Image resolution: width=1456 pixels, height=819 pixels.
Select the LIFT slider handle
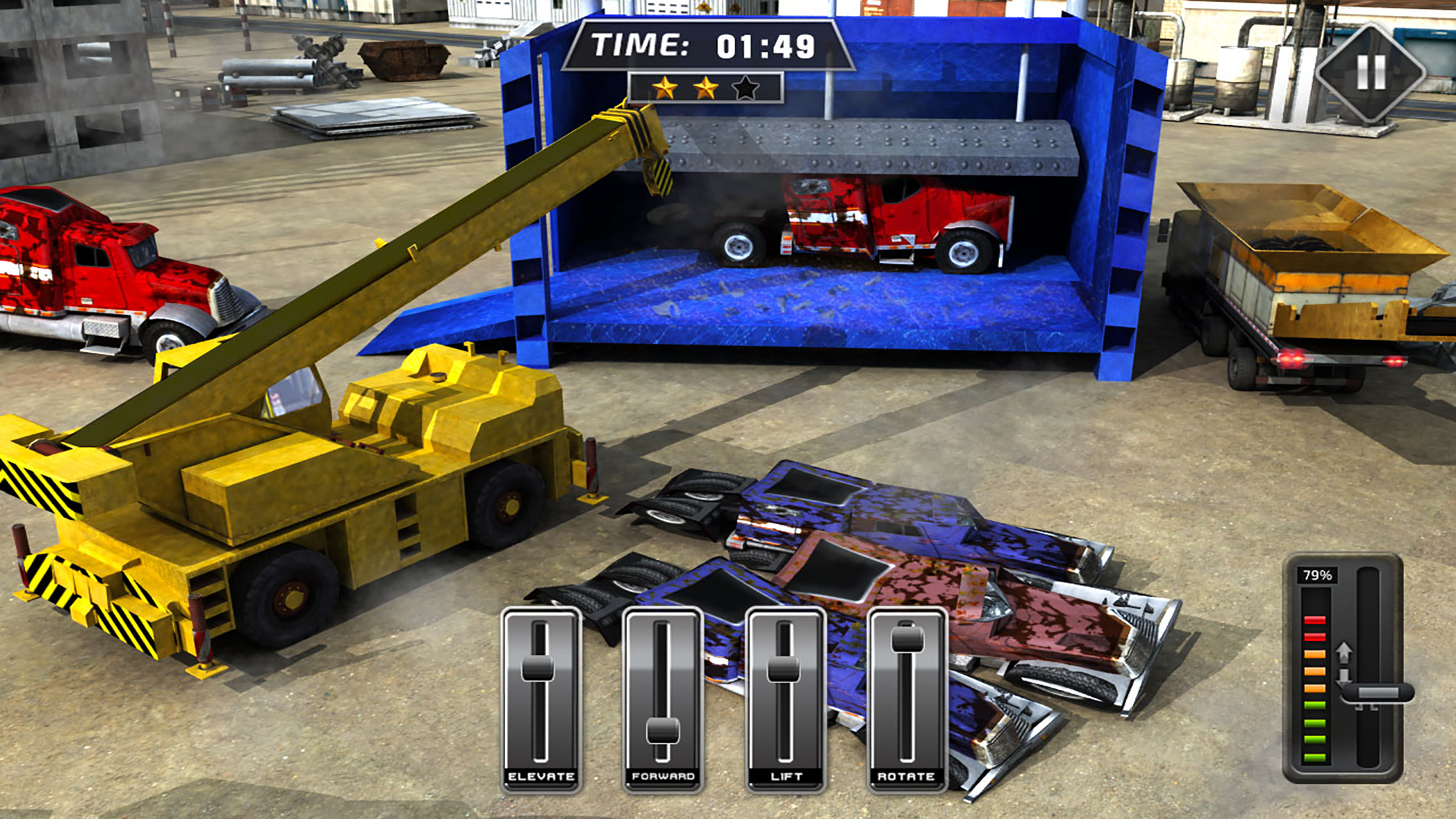(784, 669)
